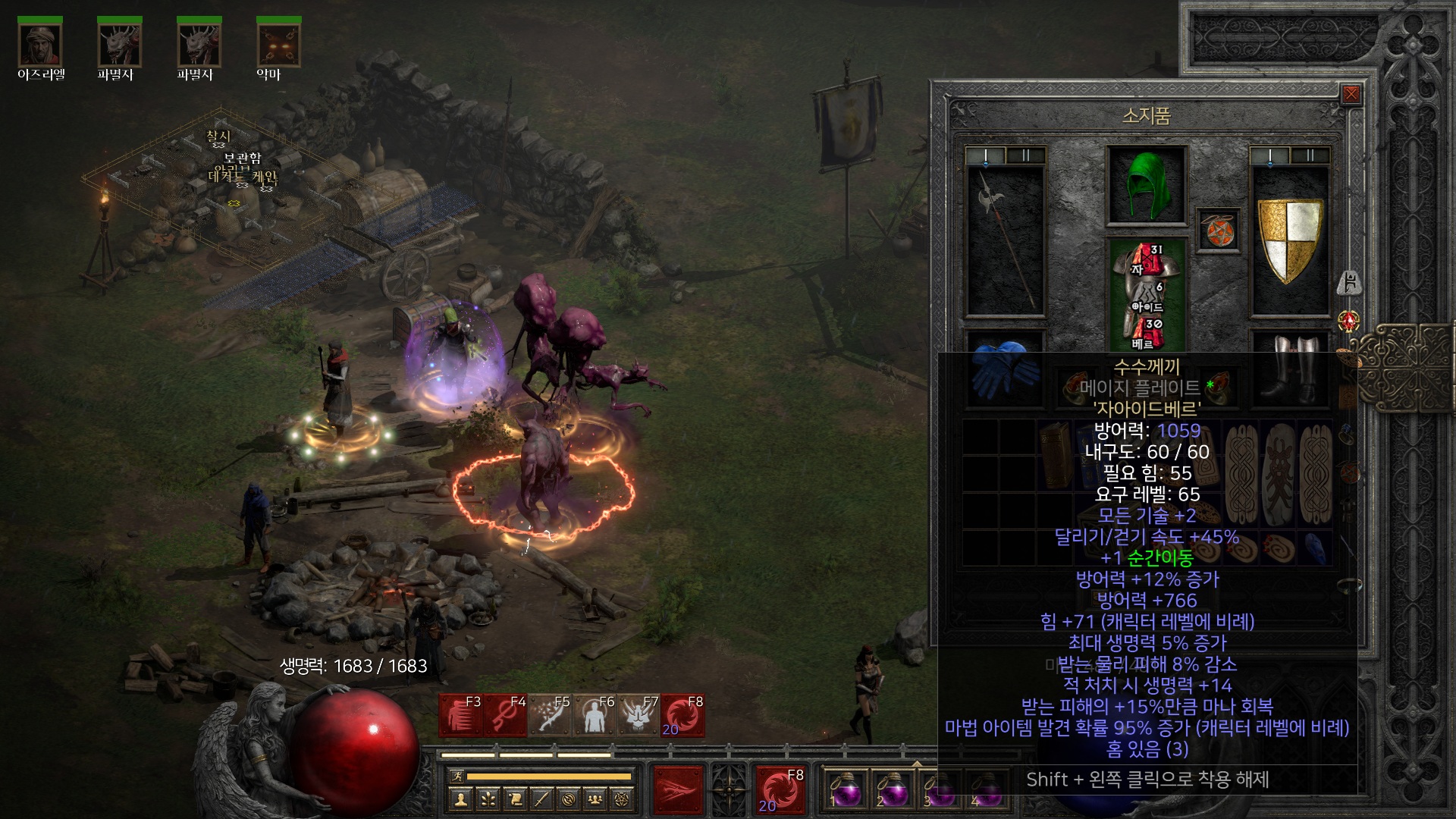Select the green hood helmet slot
The height and width of the screenshot is (819, 1456).
[x=1146, y=185]
